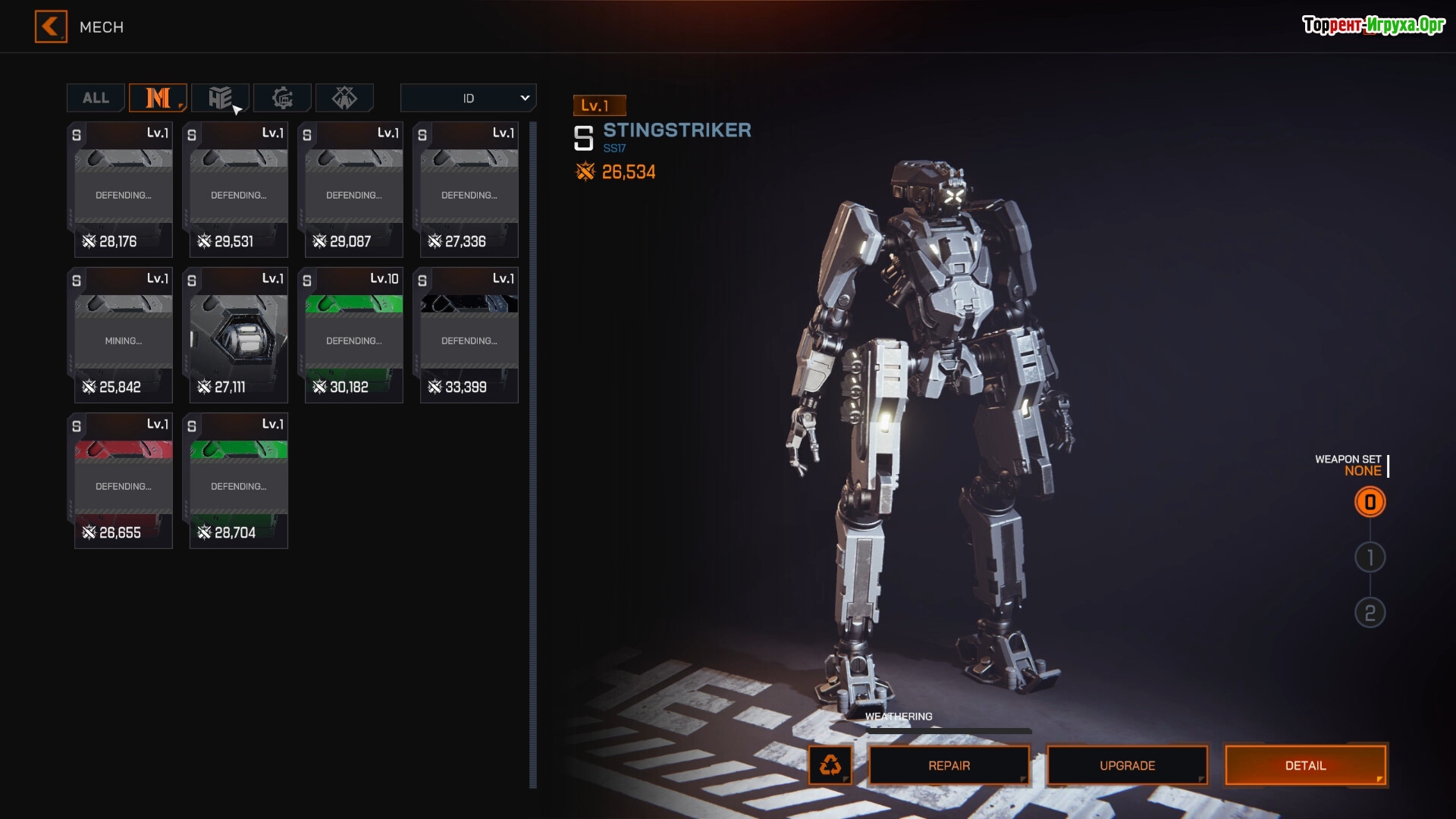Switch to weapon set 2
Image resolution: width=1456 pixels, height=819 pixels.
click(x=1370, y=613)
